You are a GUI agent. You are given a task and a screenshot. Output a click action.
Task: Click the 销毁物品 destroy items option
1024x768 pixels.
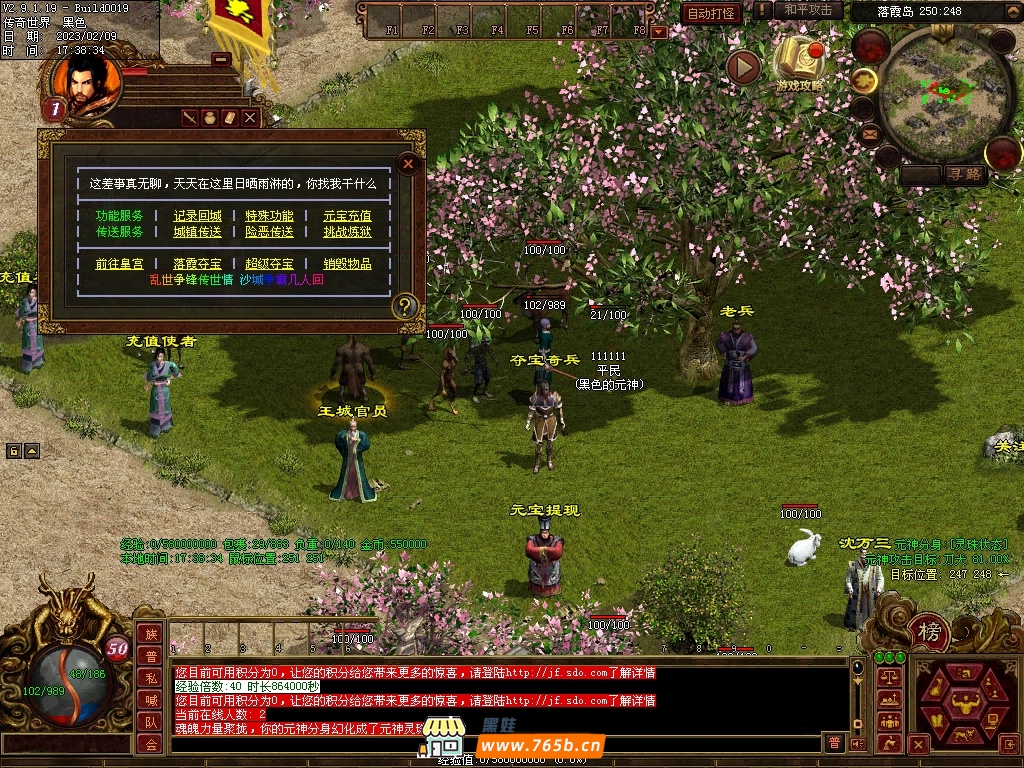[347, 264]
